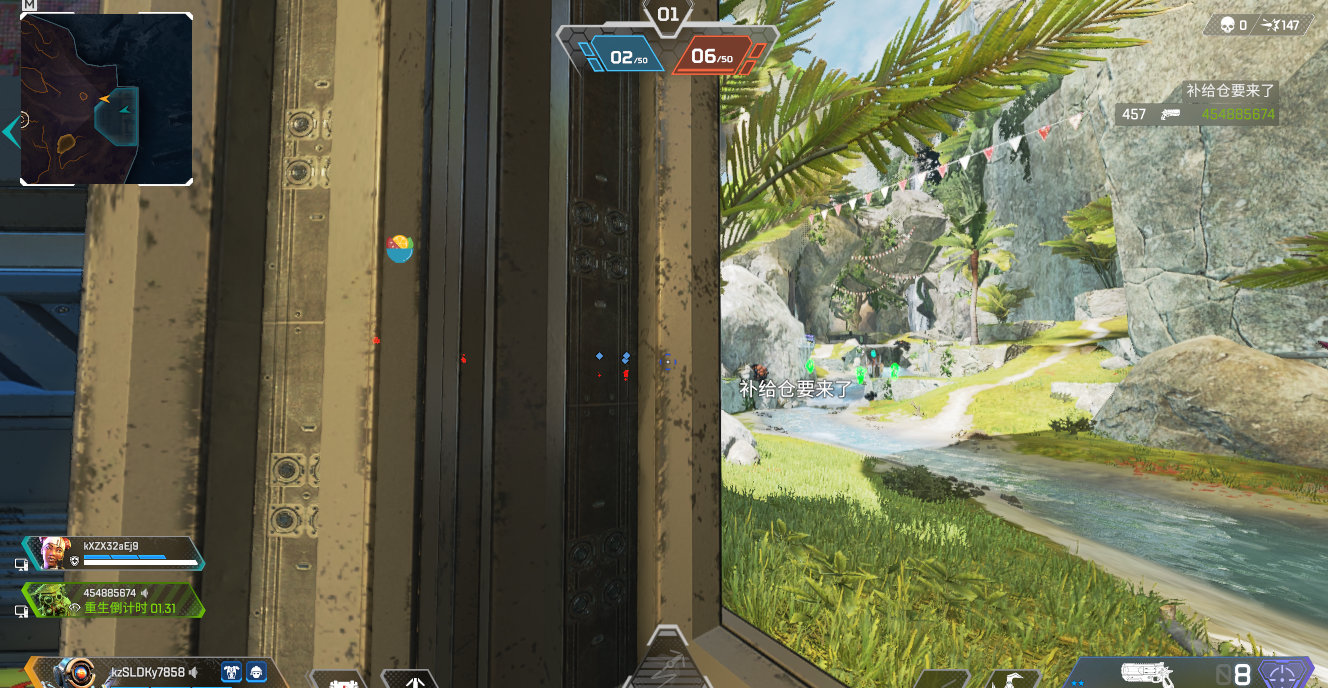
Task: Click the blue body armor perk icon
Action: (231, 673)
